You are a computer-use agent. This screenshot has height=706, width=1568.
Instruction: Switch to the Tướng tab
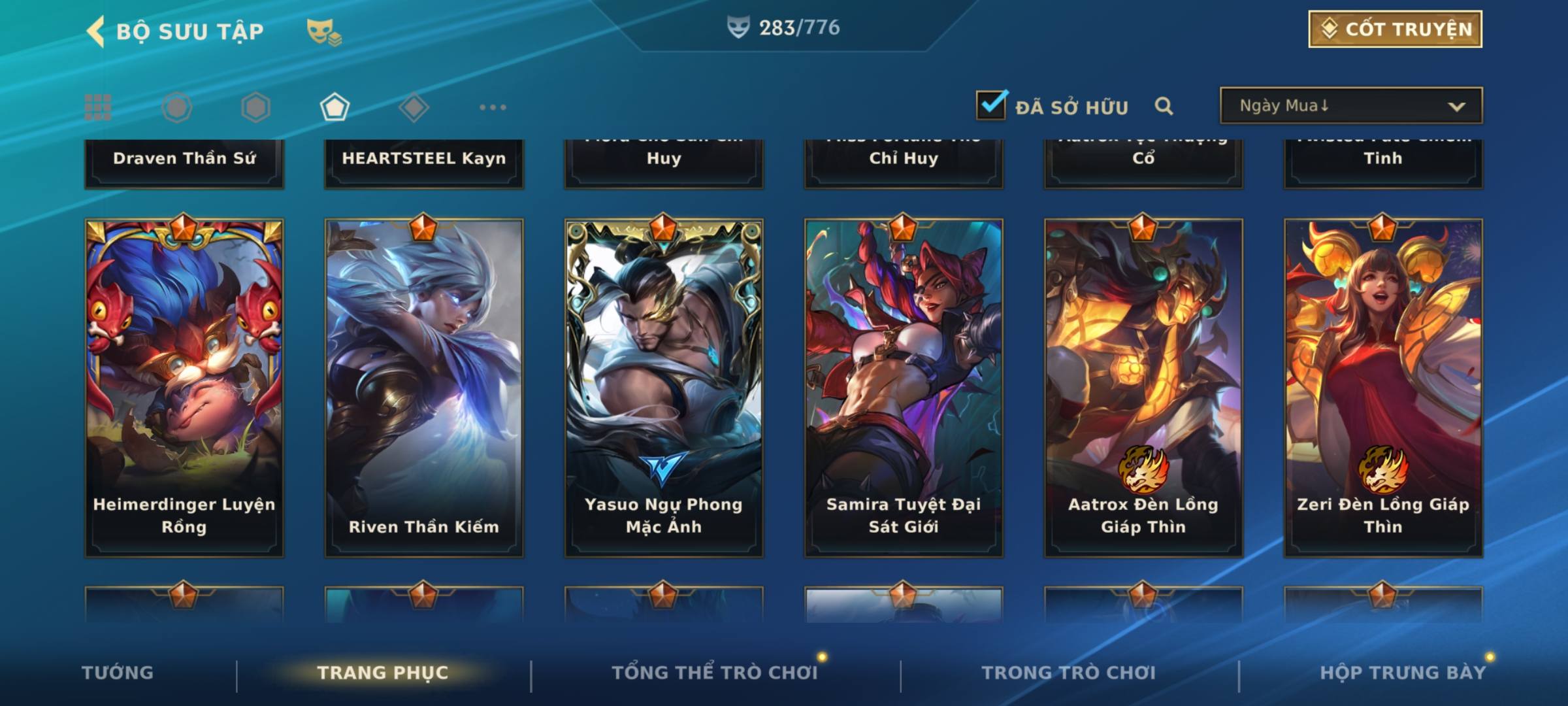point(118,673)
